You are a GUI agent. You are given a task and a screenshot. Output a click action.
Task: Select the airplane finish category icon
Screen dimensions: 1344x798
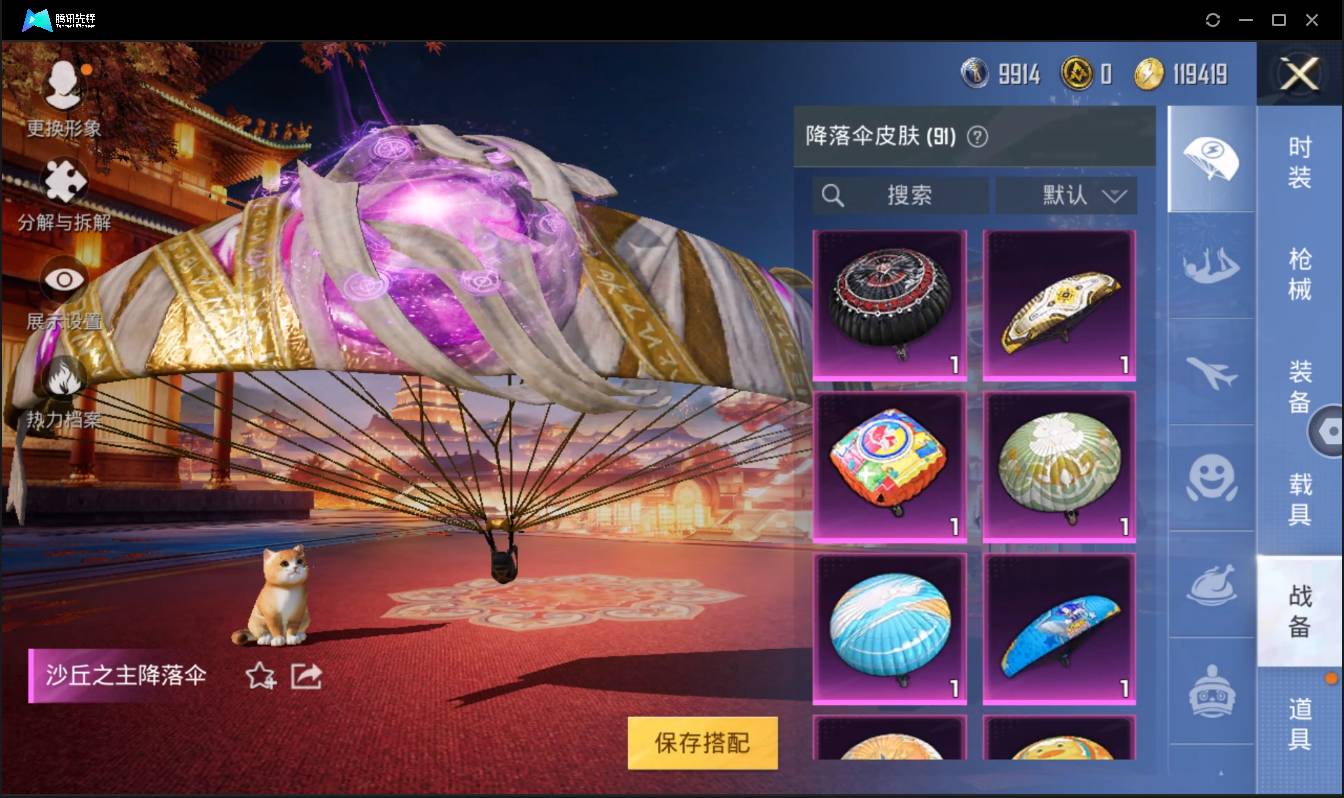1211,374
